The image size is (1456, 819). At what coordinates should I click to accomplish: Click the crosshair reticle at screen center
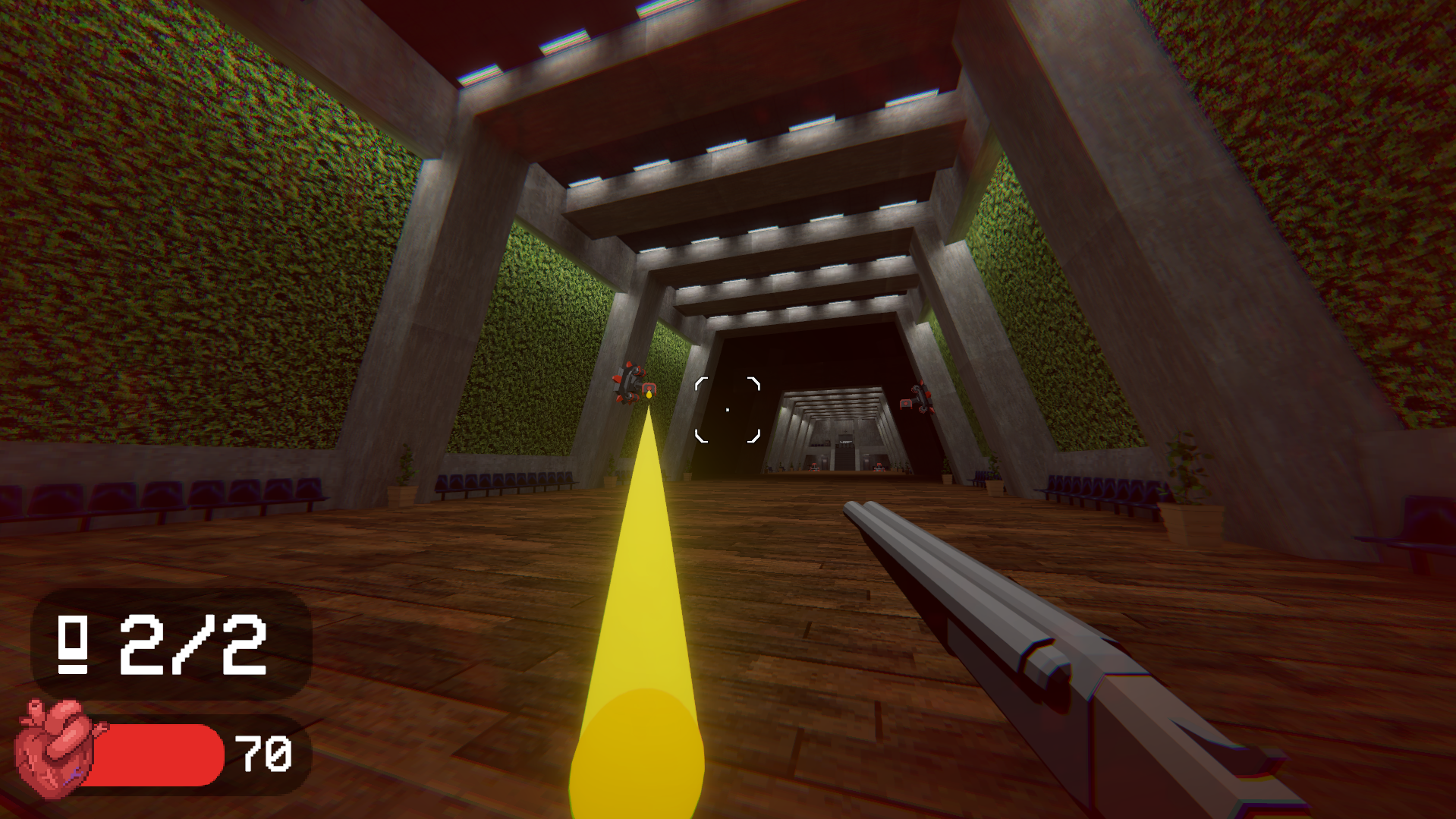tap(727, 408)
